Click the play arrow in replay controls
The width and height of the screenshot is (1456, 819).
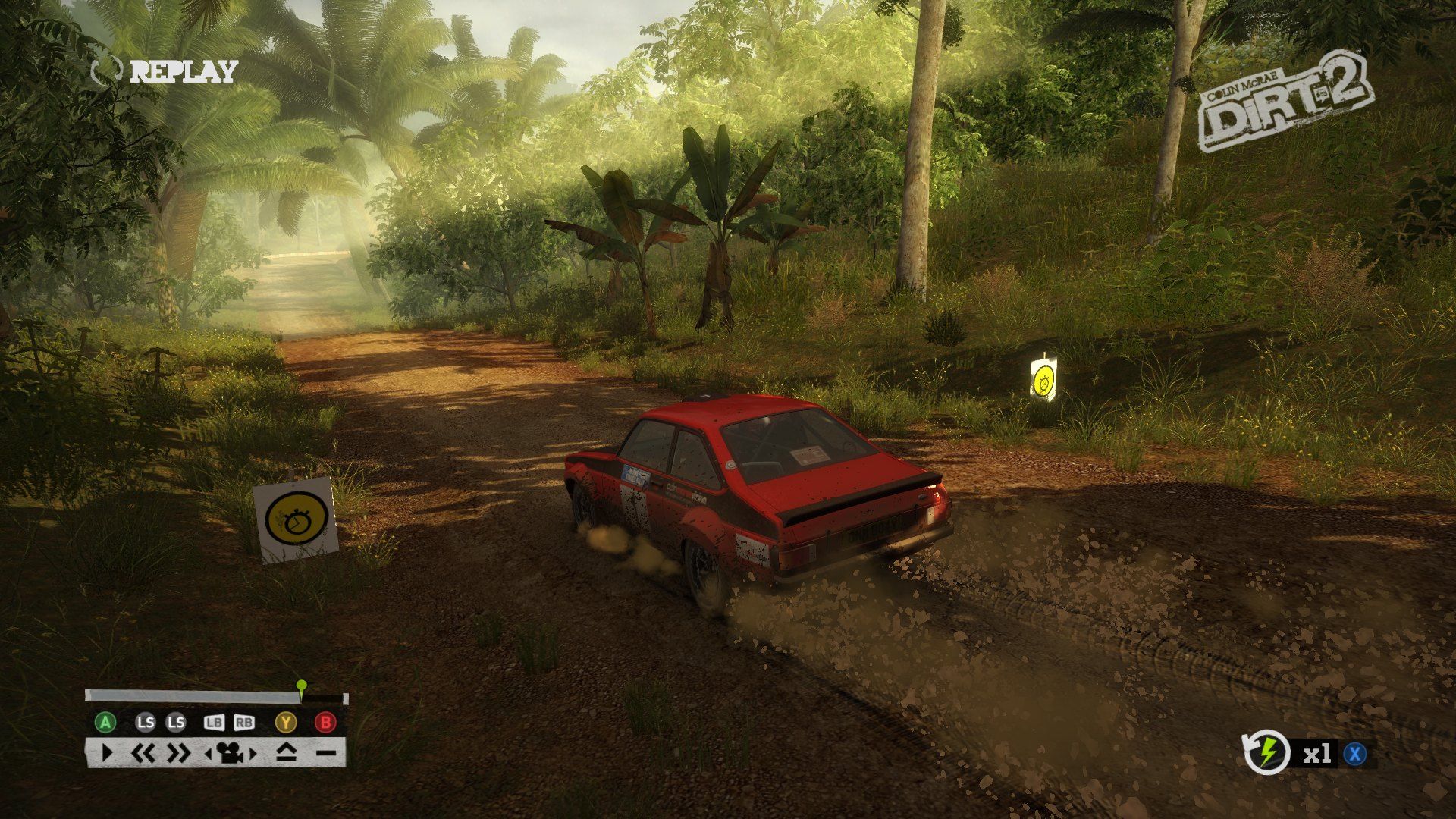coord(107,753)
